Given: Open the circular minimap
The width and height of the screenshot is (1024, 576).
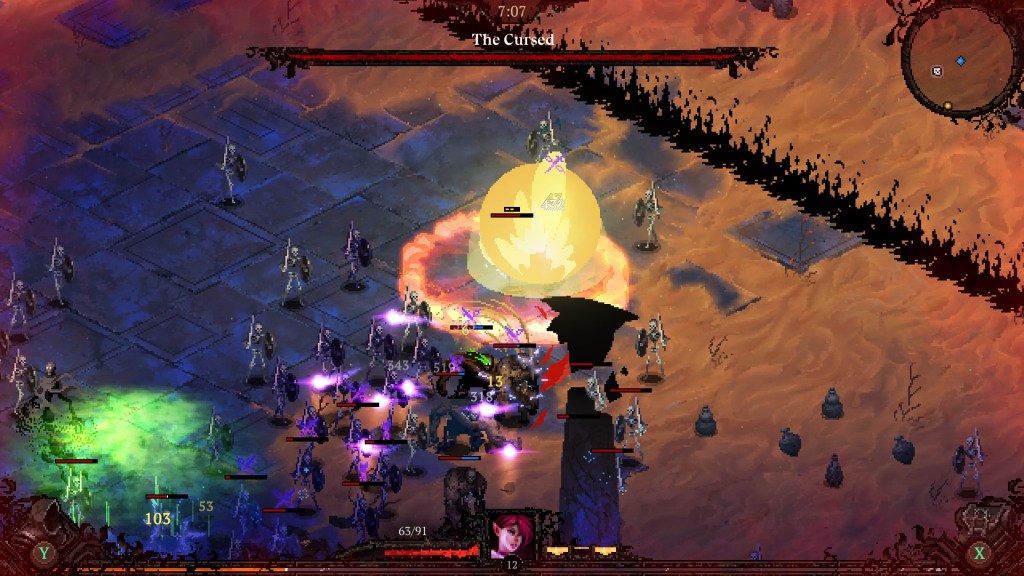Looking at the screenshot, I should click(959, 62).
